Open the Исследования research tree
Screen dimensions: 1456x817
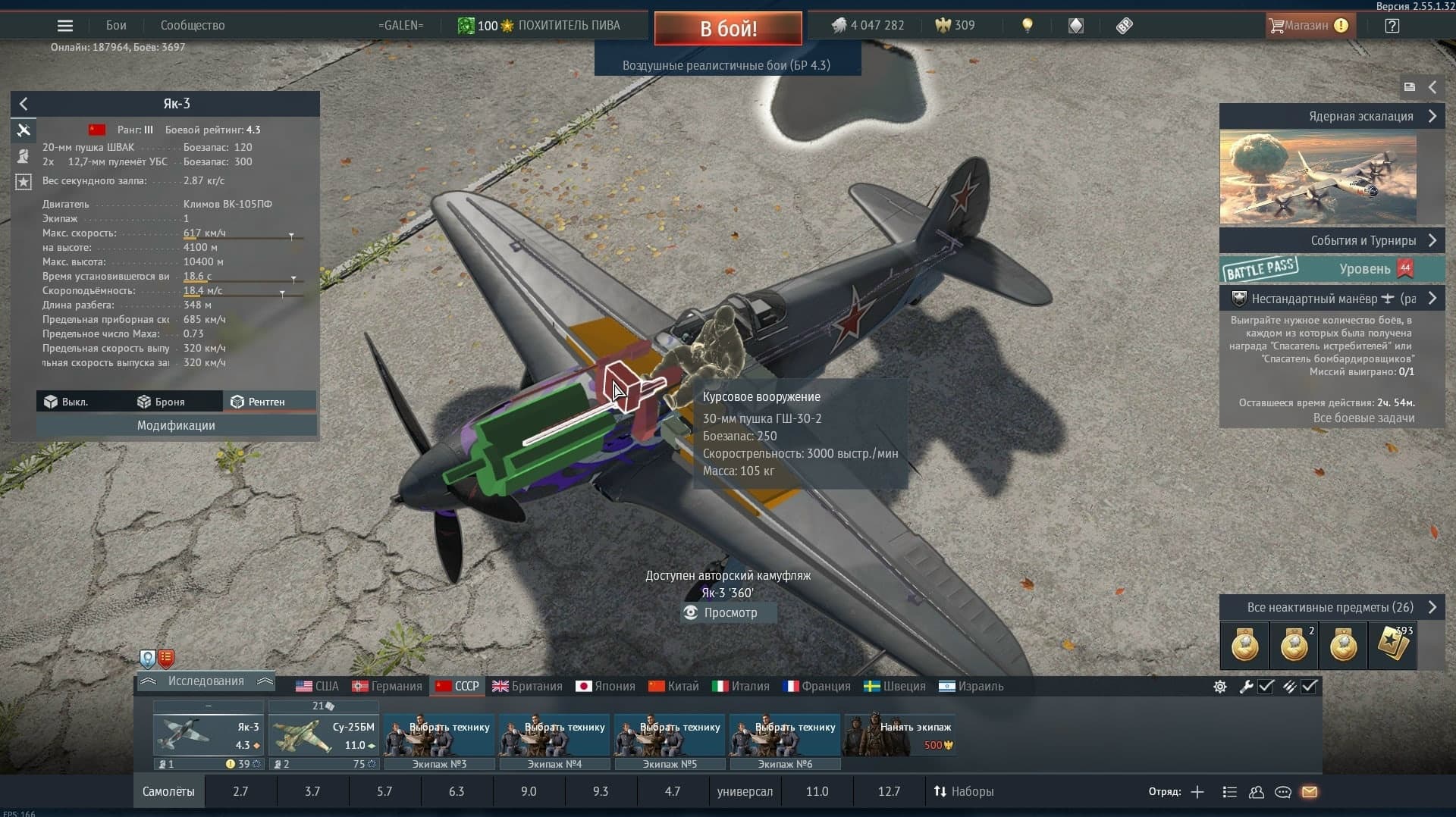pos(206,681)
